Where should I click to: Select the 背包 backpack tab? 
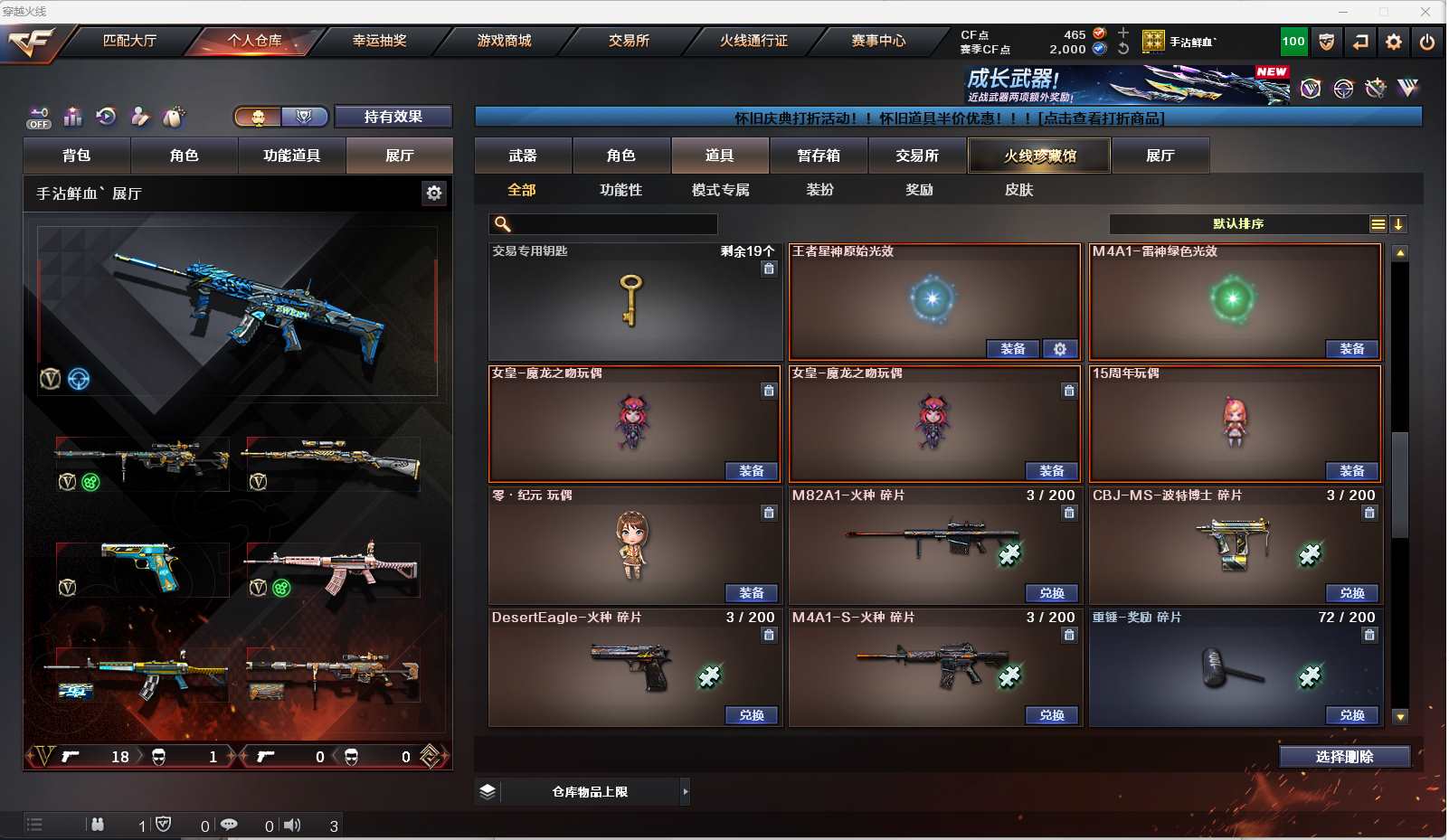[77, 156]
